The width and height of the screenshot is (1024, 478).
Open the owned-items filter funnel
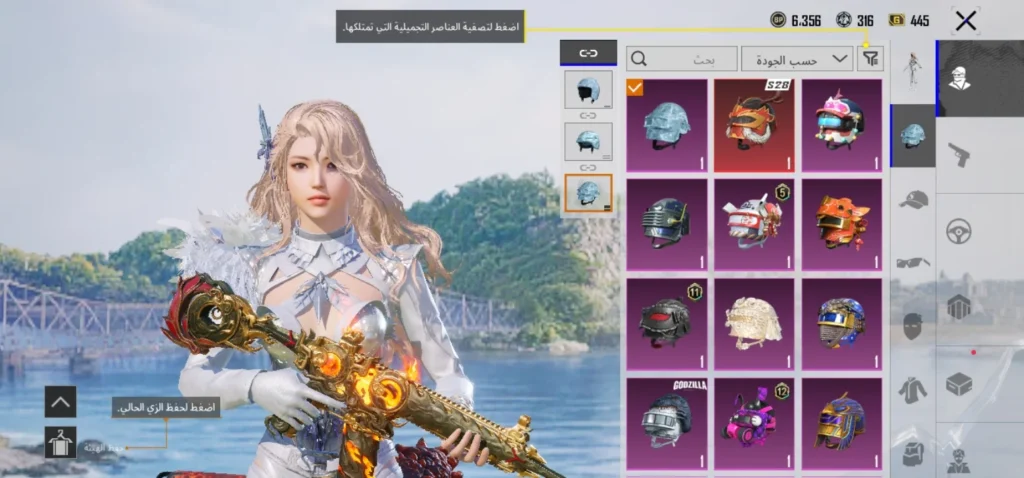point(871,59)
